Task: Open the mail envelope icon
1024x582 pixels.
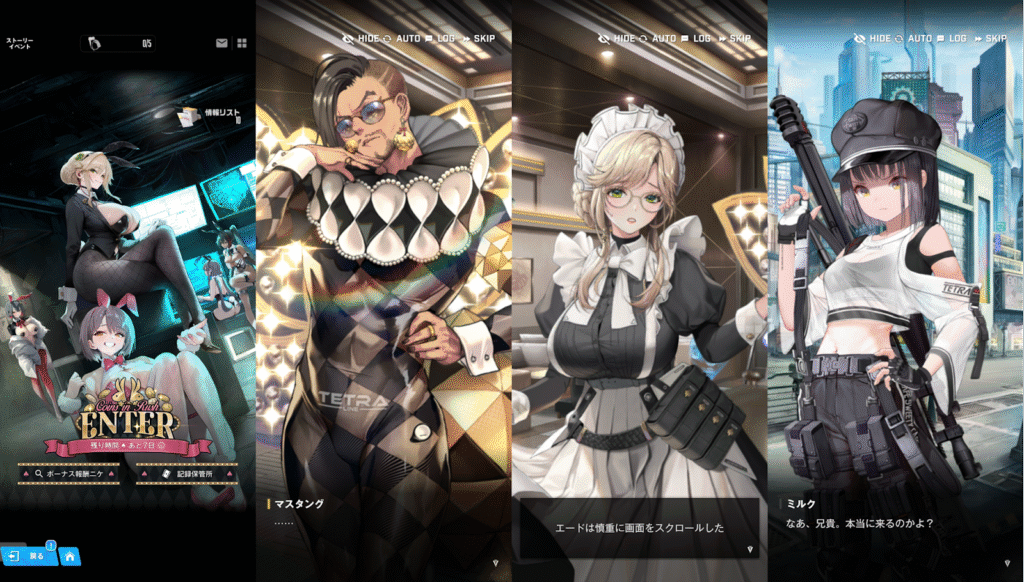Action: point(222,43)
